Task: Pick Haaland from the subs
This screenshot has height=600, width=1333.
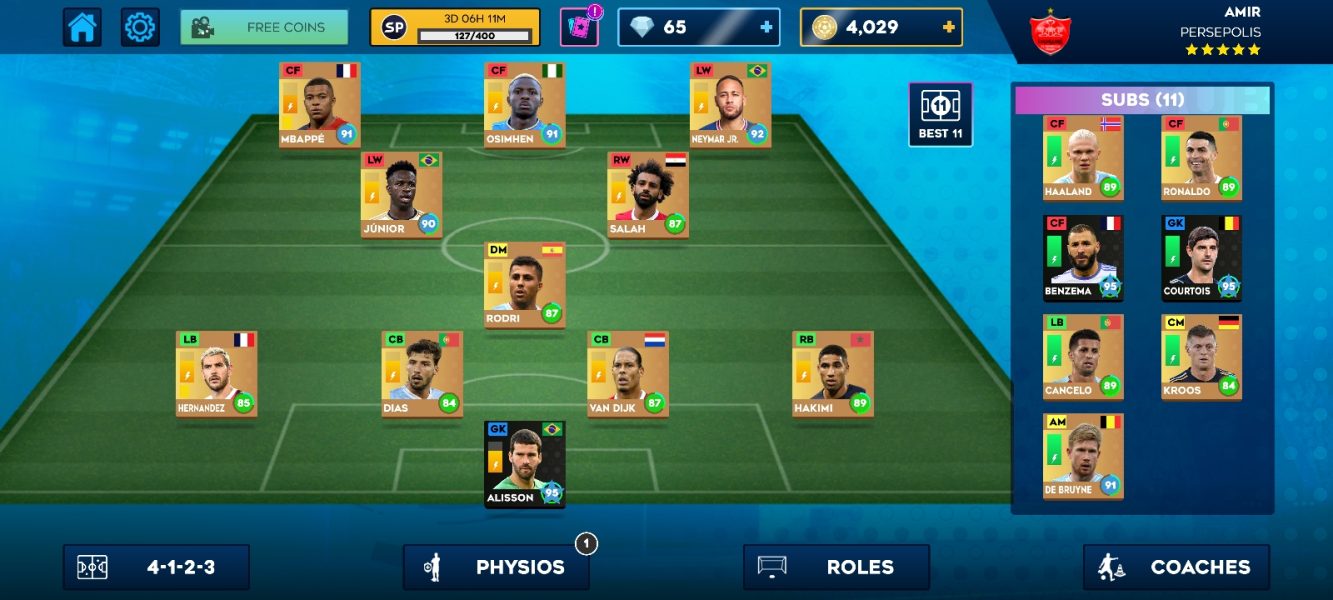Action: point(1083,158)
